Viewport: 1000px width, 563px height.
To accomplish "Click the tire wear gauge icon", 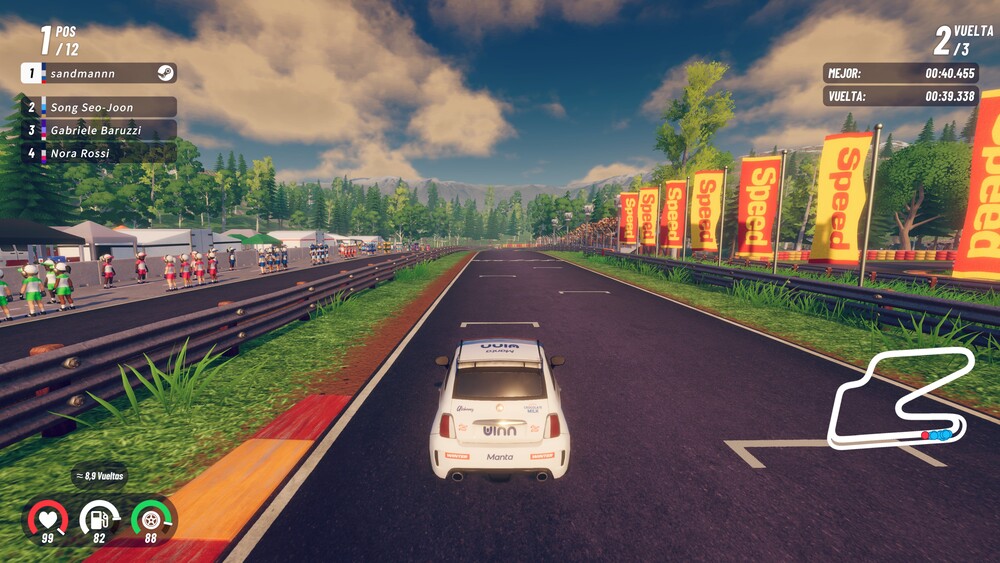I will pos(151,518).
